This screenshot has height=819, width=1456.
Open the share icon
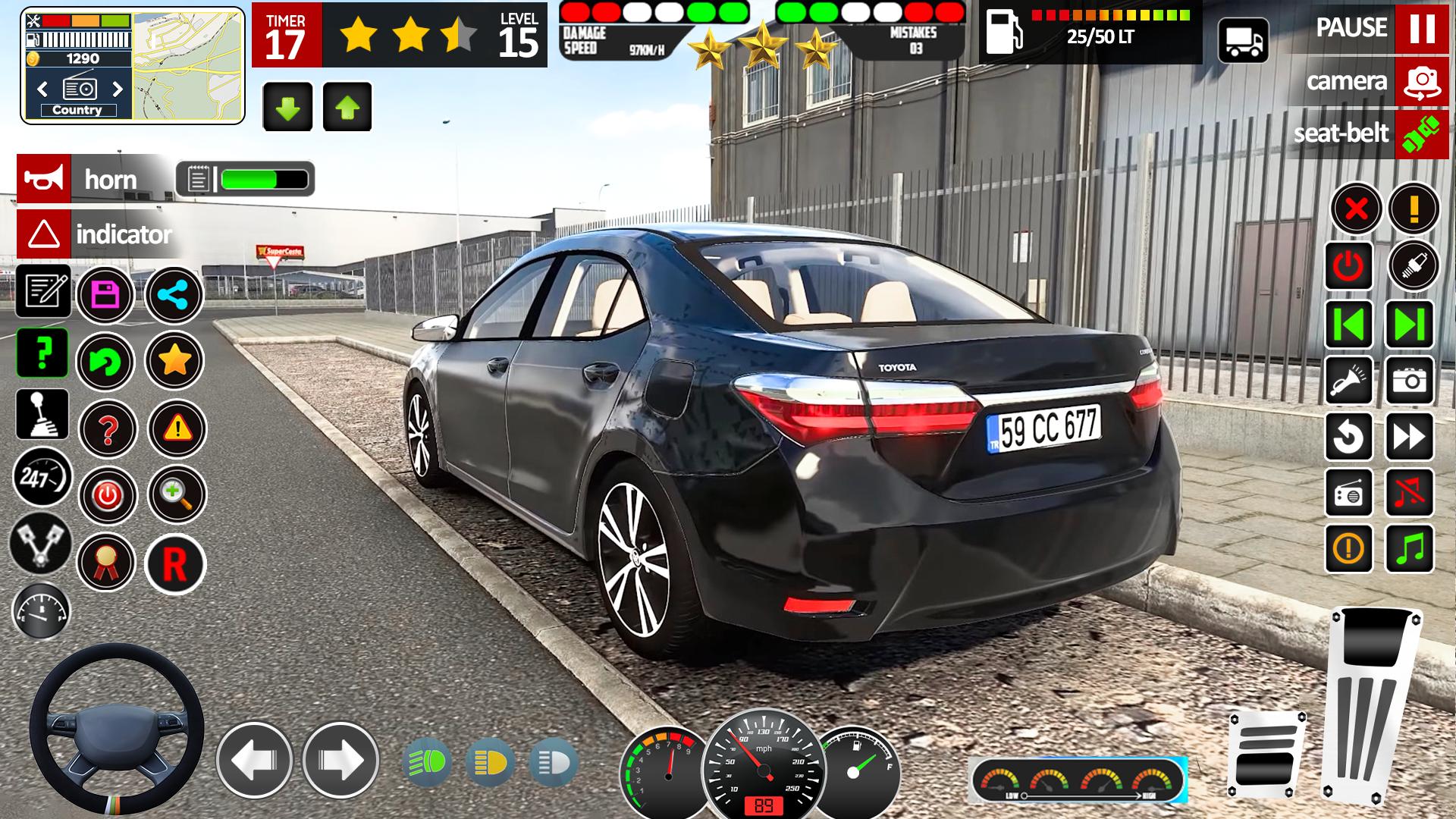point(174,294)
